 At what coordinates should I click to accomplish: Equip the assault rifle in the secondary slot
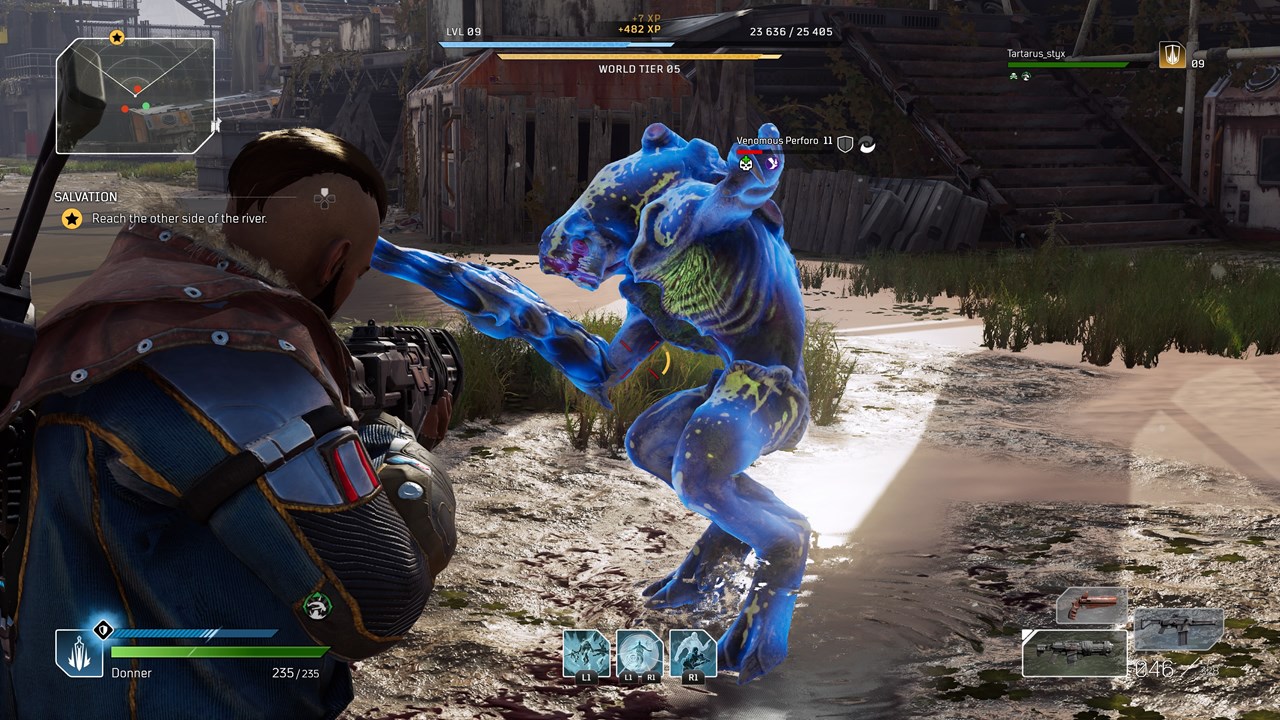tap(1179, 630)
